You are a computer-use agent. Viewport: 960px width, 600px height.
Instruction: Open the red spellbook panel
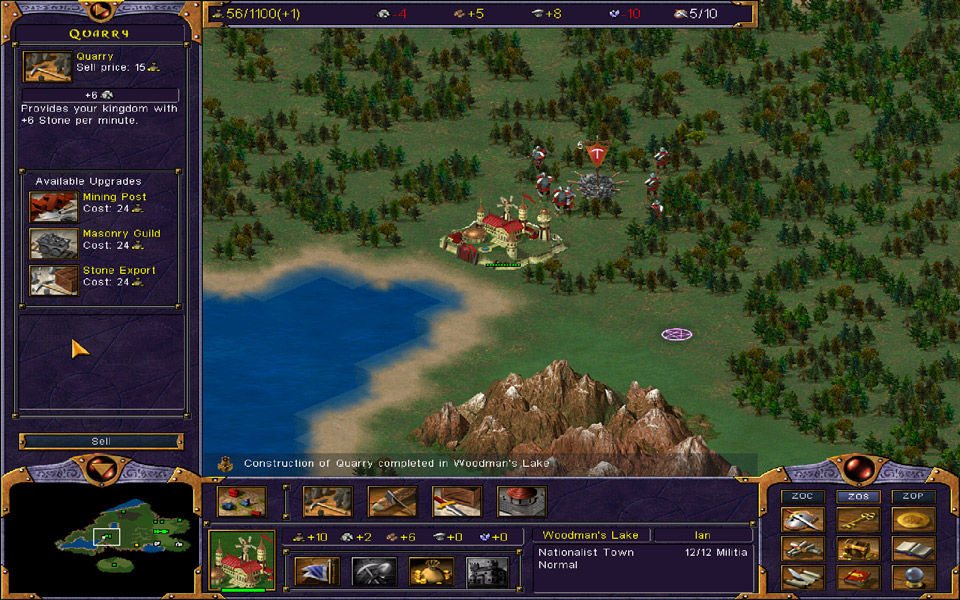point(858,578)
